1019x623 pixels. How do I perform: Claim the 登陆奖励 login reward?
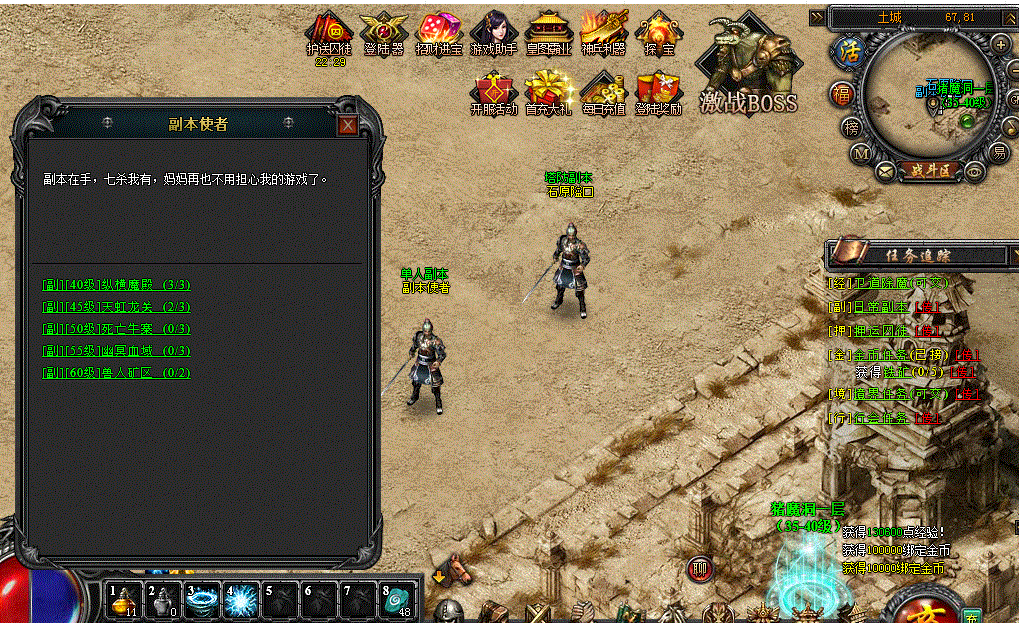[x=658, y=93]
